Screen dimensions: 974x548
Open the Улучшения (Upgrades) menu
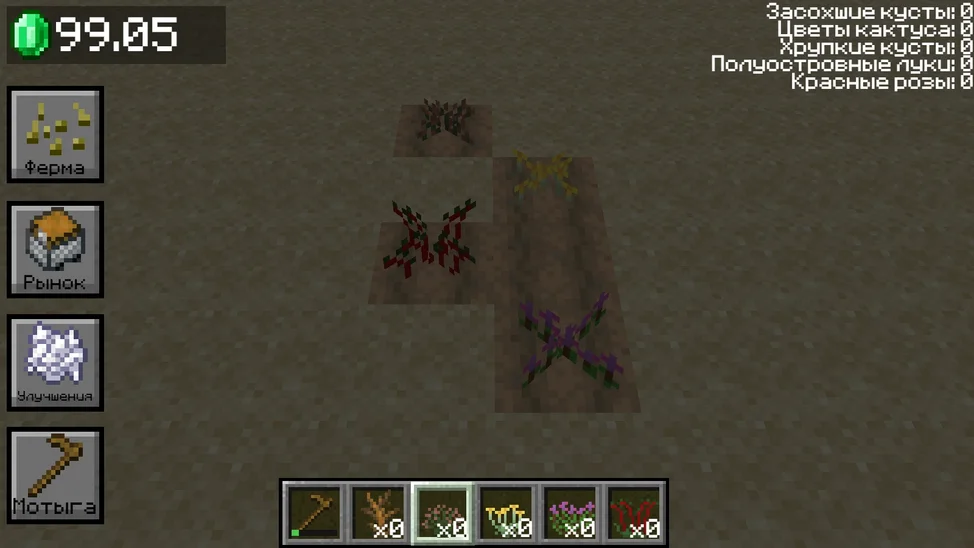[x=56, y=363]
